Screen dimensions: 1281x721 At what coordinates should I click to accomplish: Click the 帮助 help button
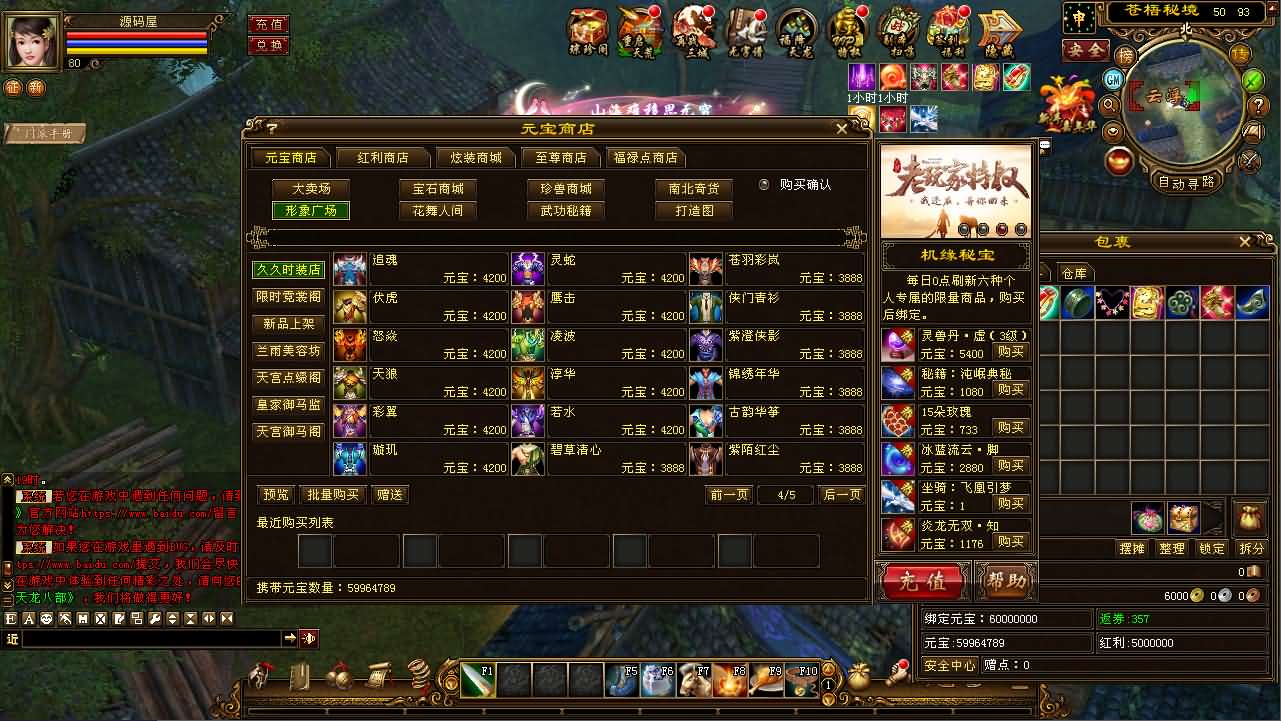pos(1005,581)
